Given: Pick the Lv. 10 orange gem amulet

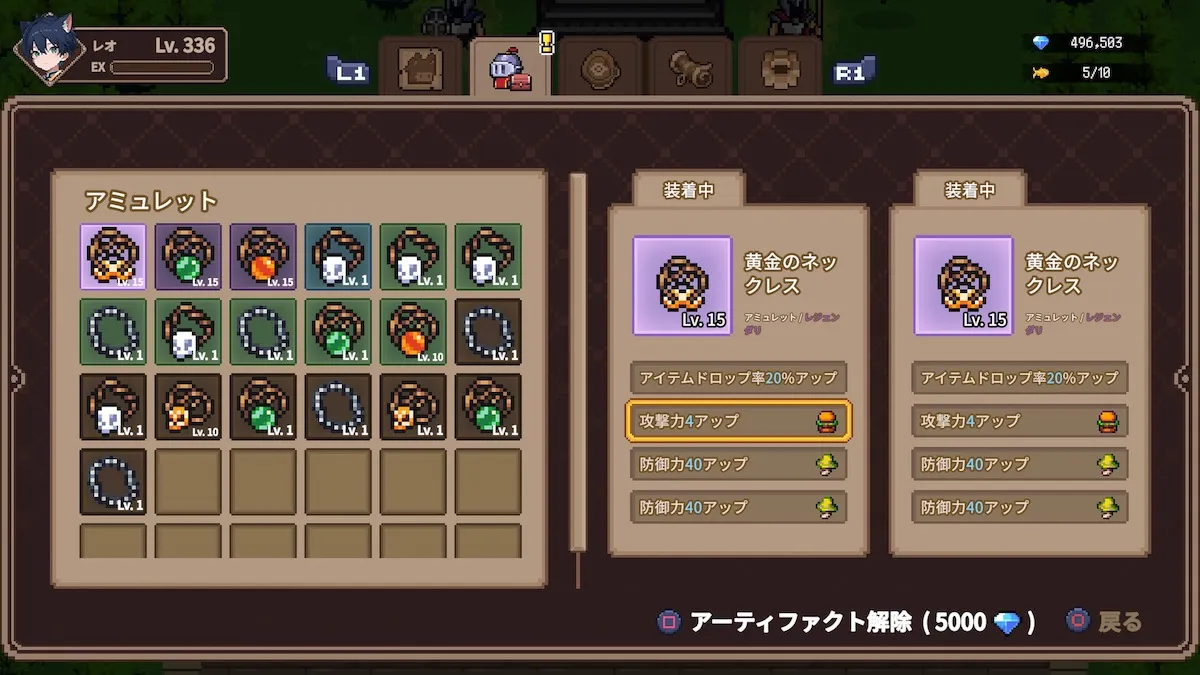Looking at the screenshot, I should 413,332.
